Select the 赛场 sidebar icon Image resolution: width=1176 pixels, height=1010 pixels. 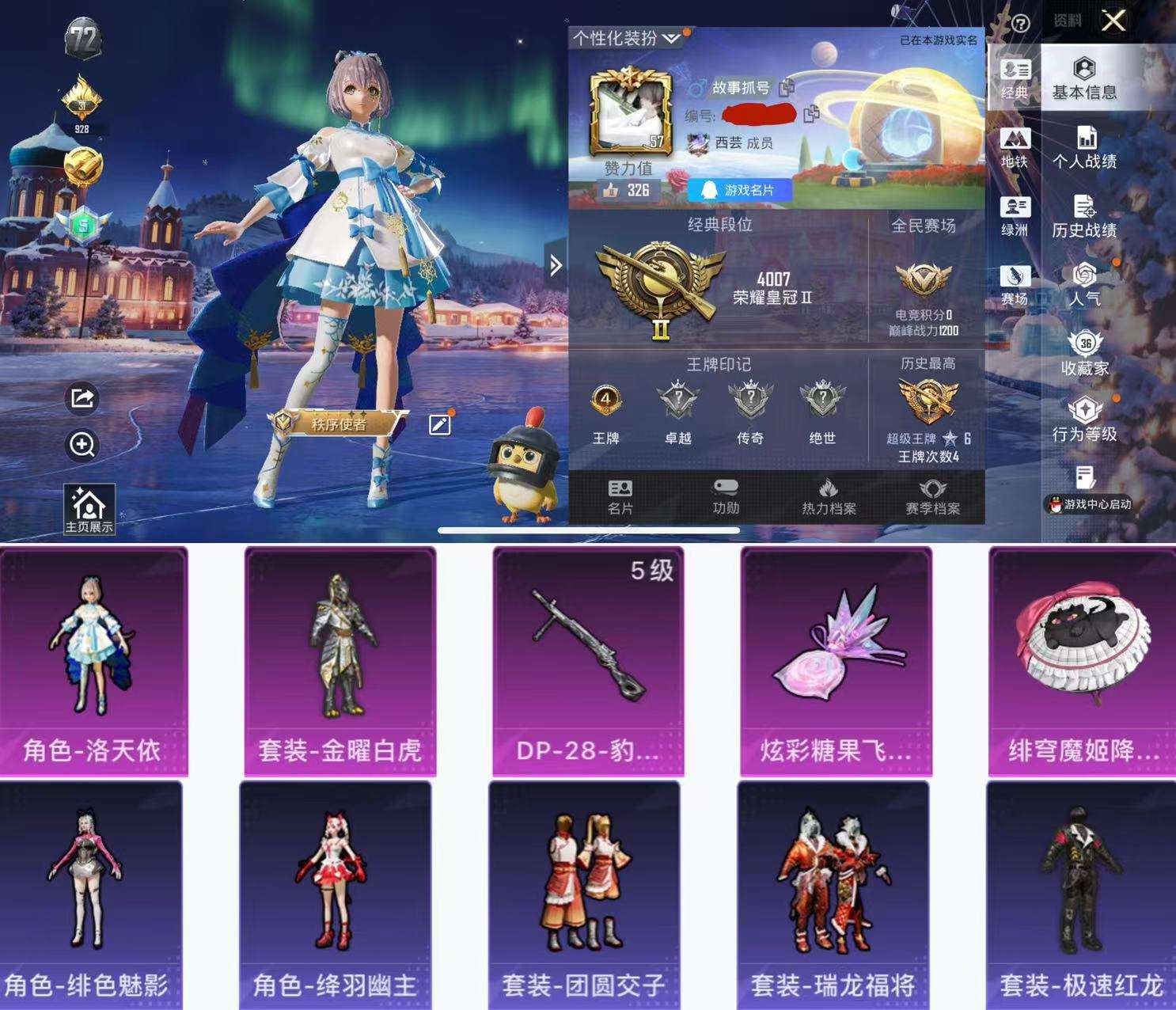1014,279
